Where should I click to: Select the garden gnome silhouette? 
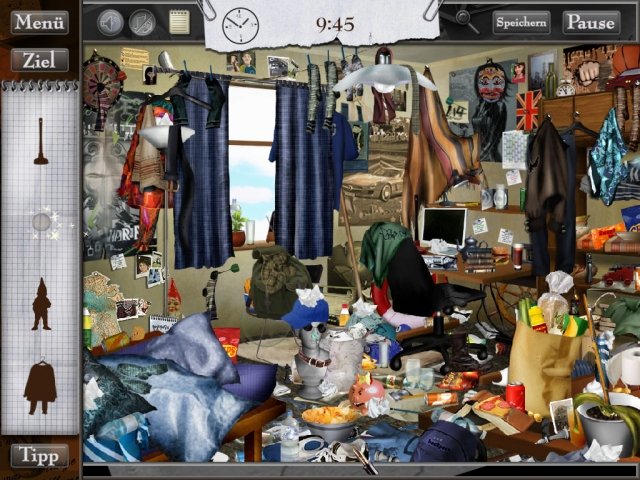tap(41, 303)
